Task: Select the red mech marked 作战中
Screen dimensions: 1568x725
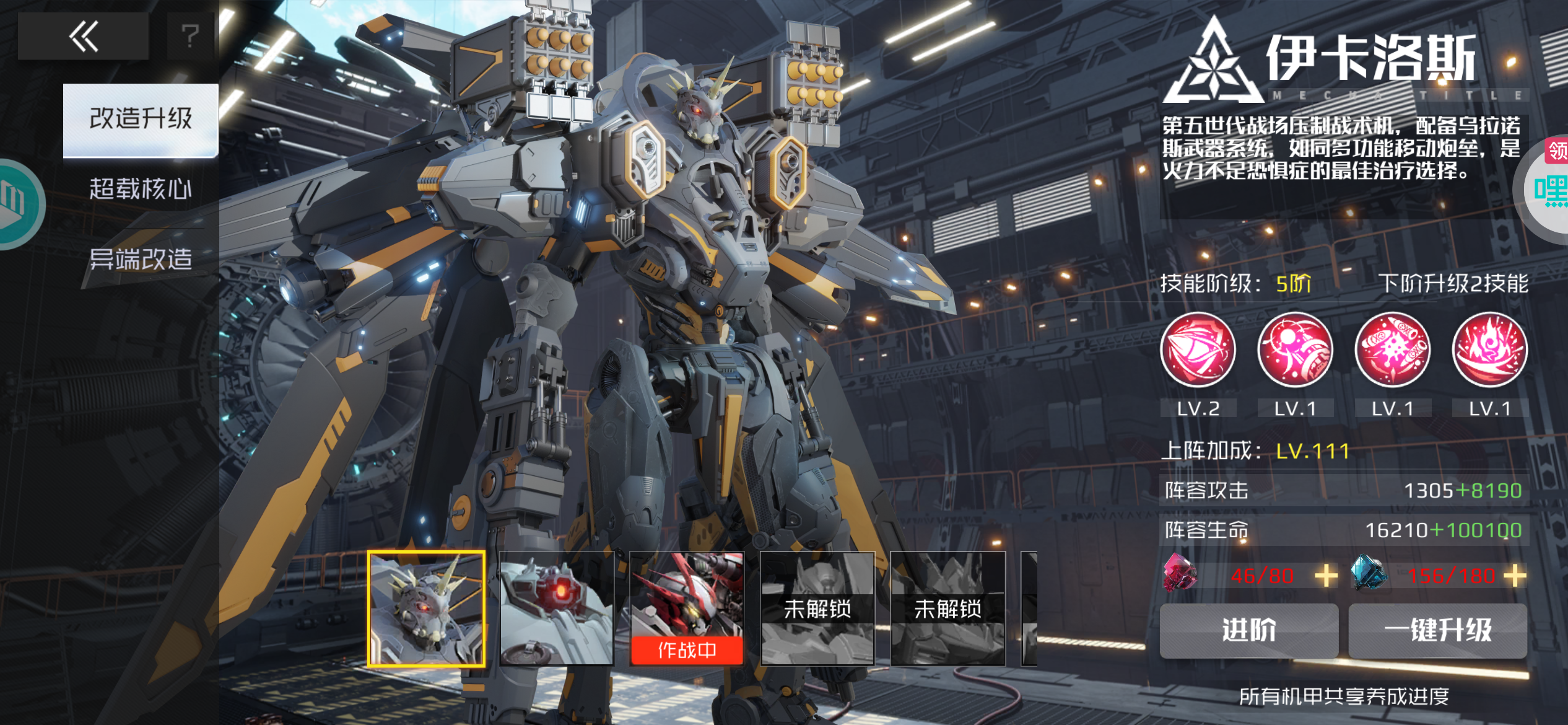Action: pyautogui.click(x=687, y=609)
